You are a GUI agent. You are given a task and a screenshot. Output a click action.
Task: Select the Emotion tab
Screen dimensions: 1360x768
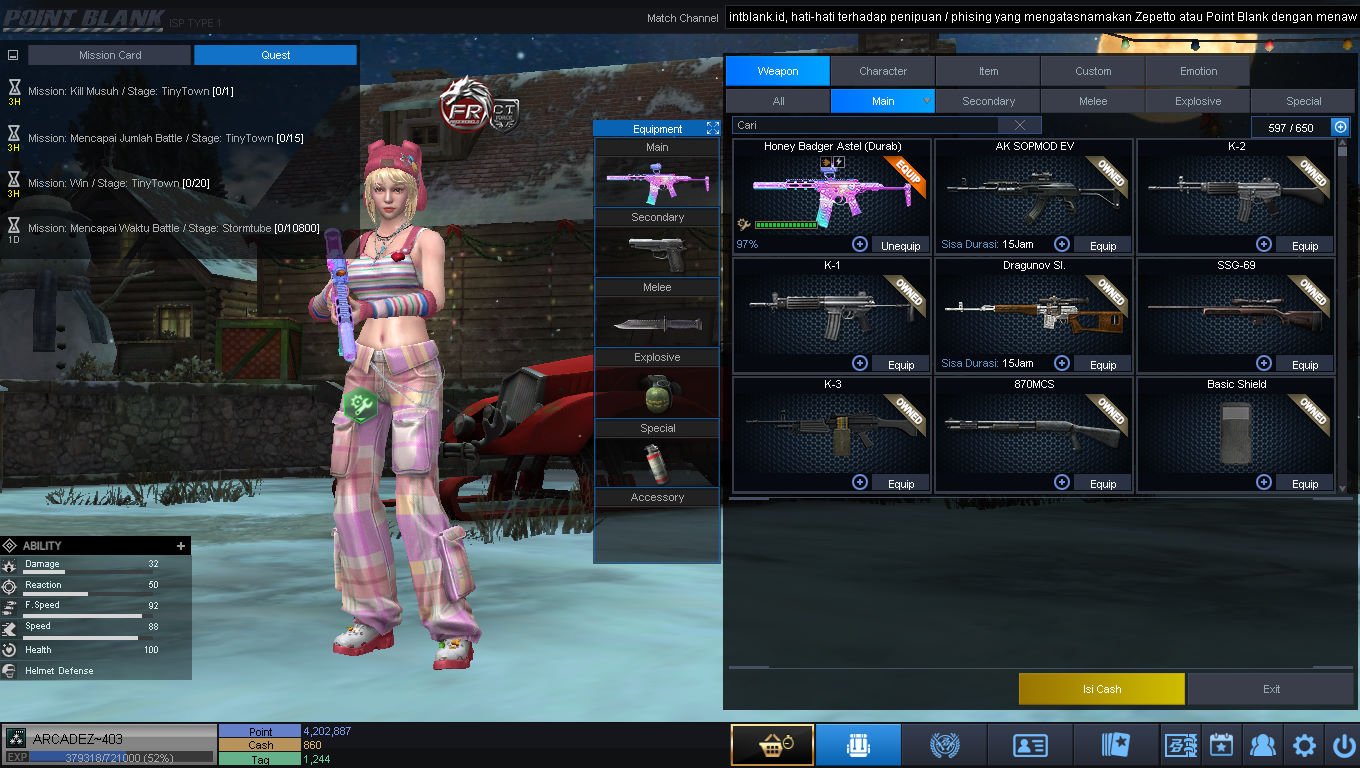coord(1198,71)
